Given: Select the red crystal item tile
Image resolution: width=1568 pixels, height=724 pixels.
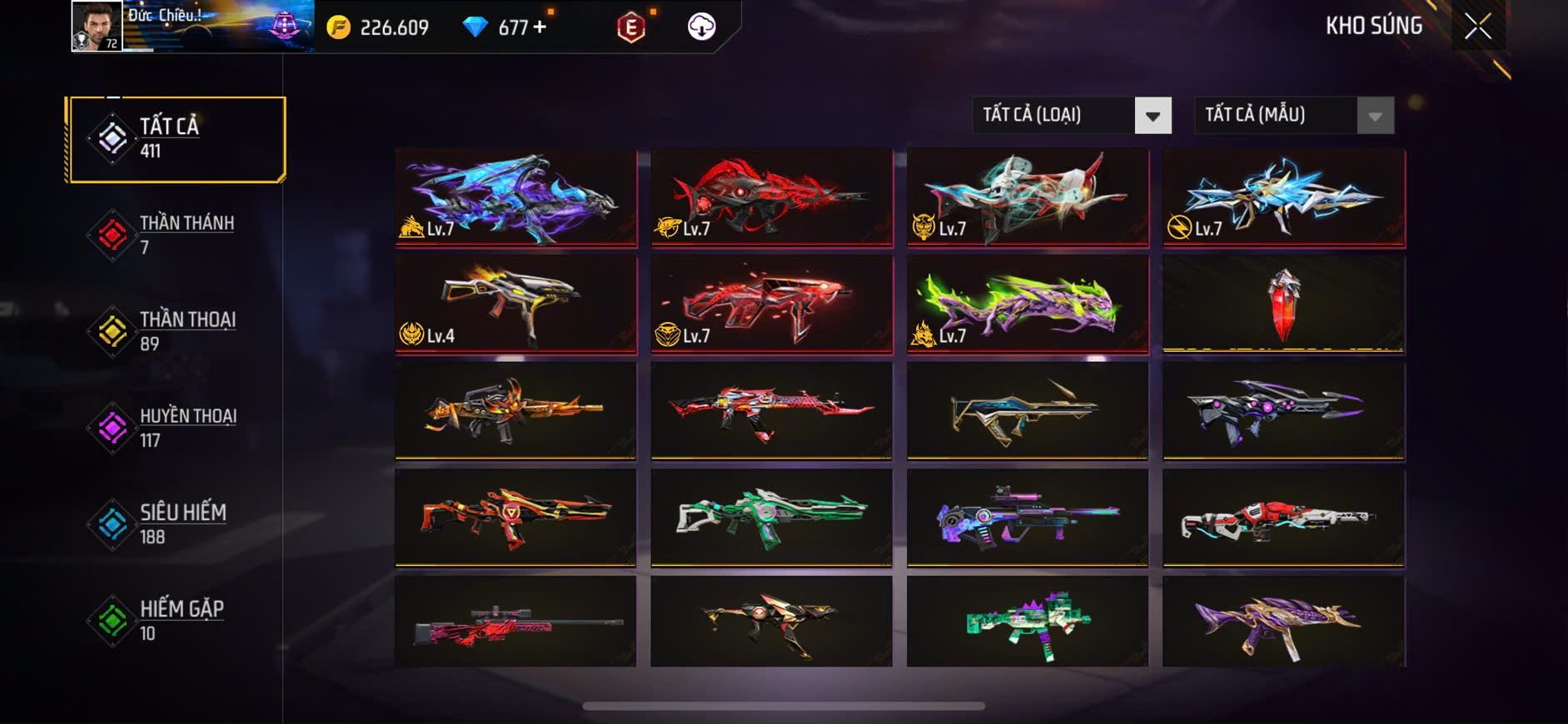Looking at the screenshot, I should [1283, 305].
